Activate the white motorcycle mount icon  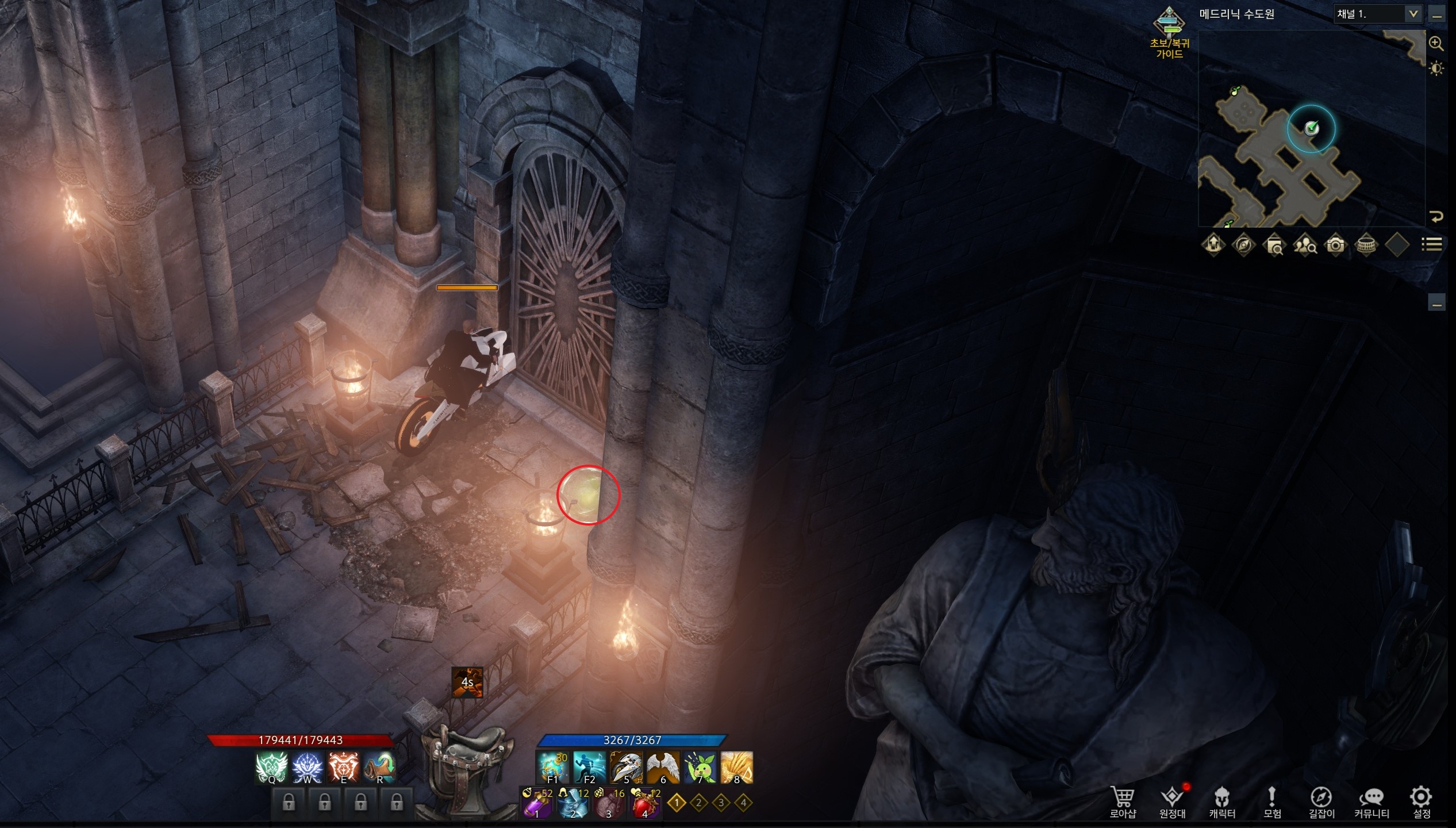click(626, 767)
